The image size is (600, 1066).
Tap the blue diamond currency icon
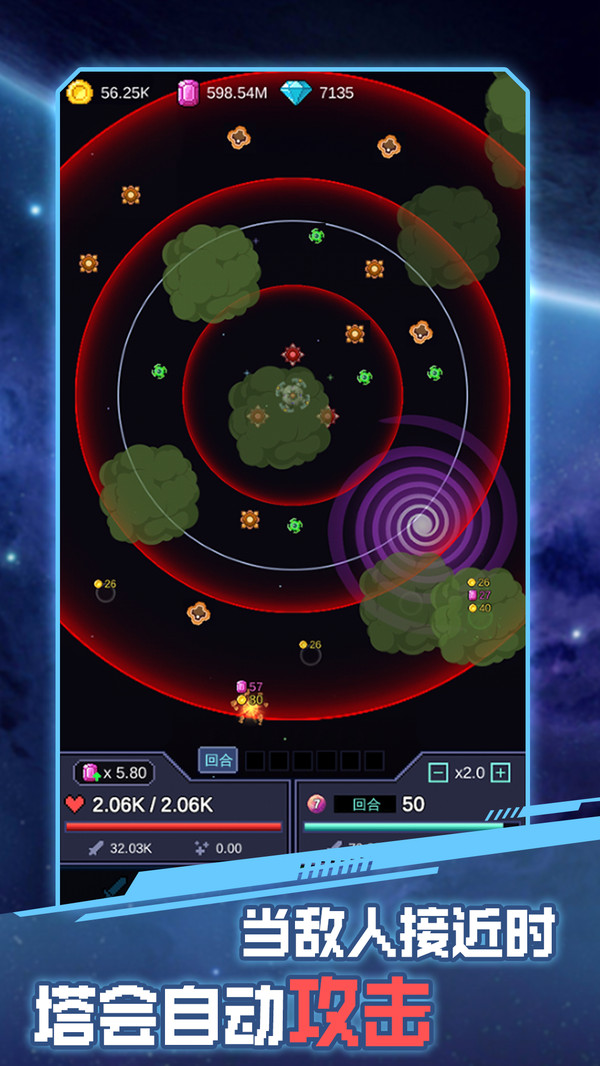tap(296, 93)
